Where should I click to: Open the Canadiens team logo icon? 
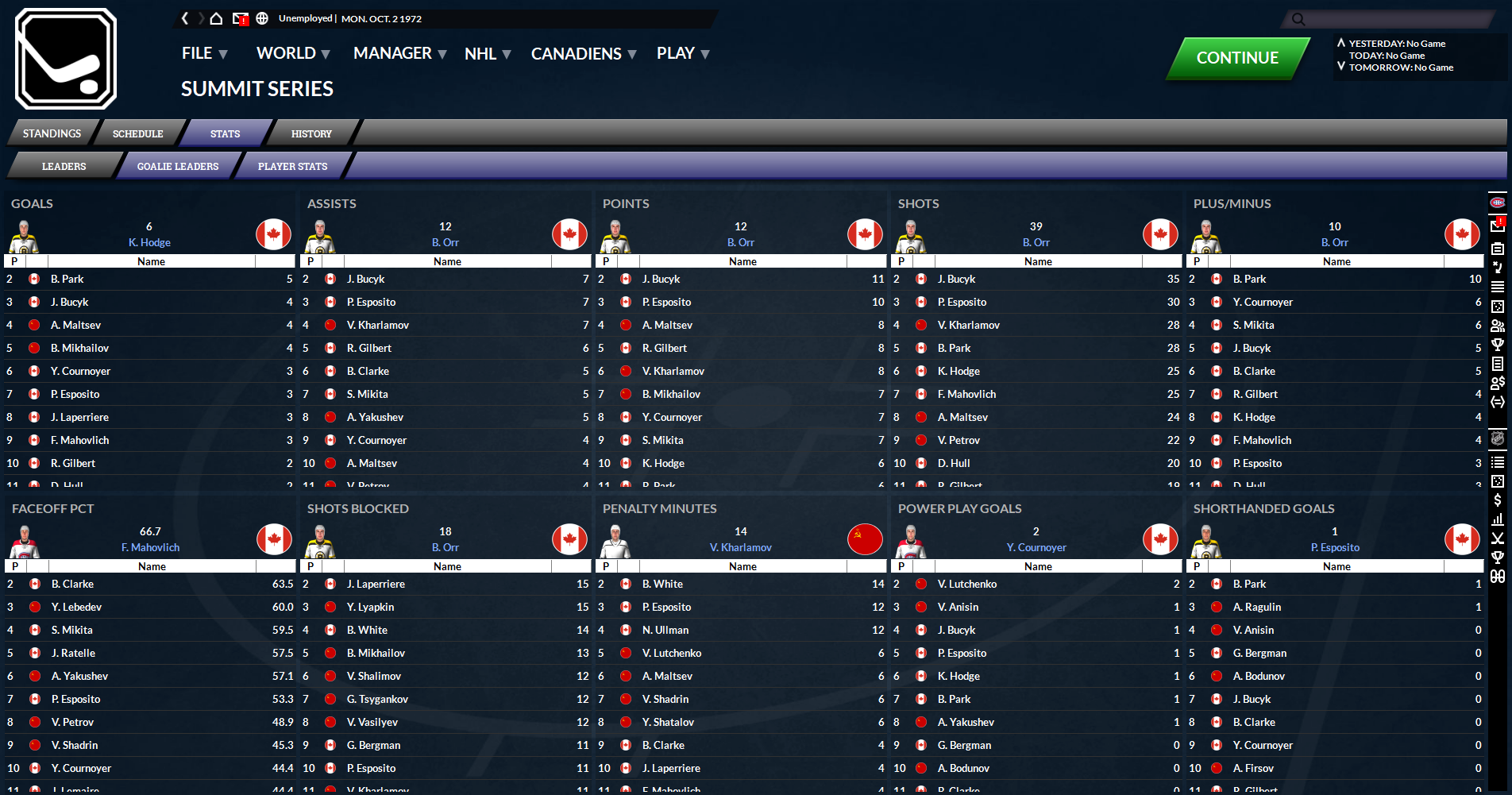click(1498, 202)
